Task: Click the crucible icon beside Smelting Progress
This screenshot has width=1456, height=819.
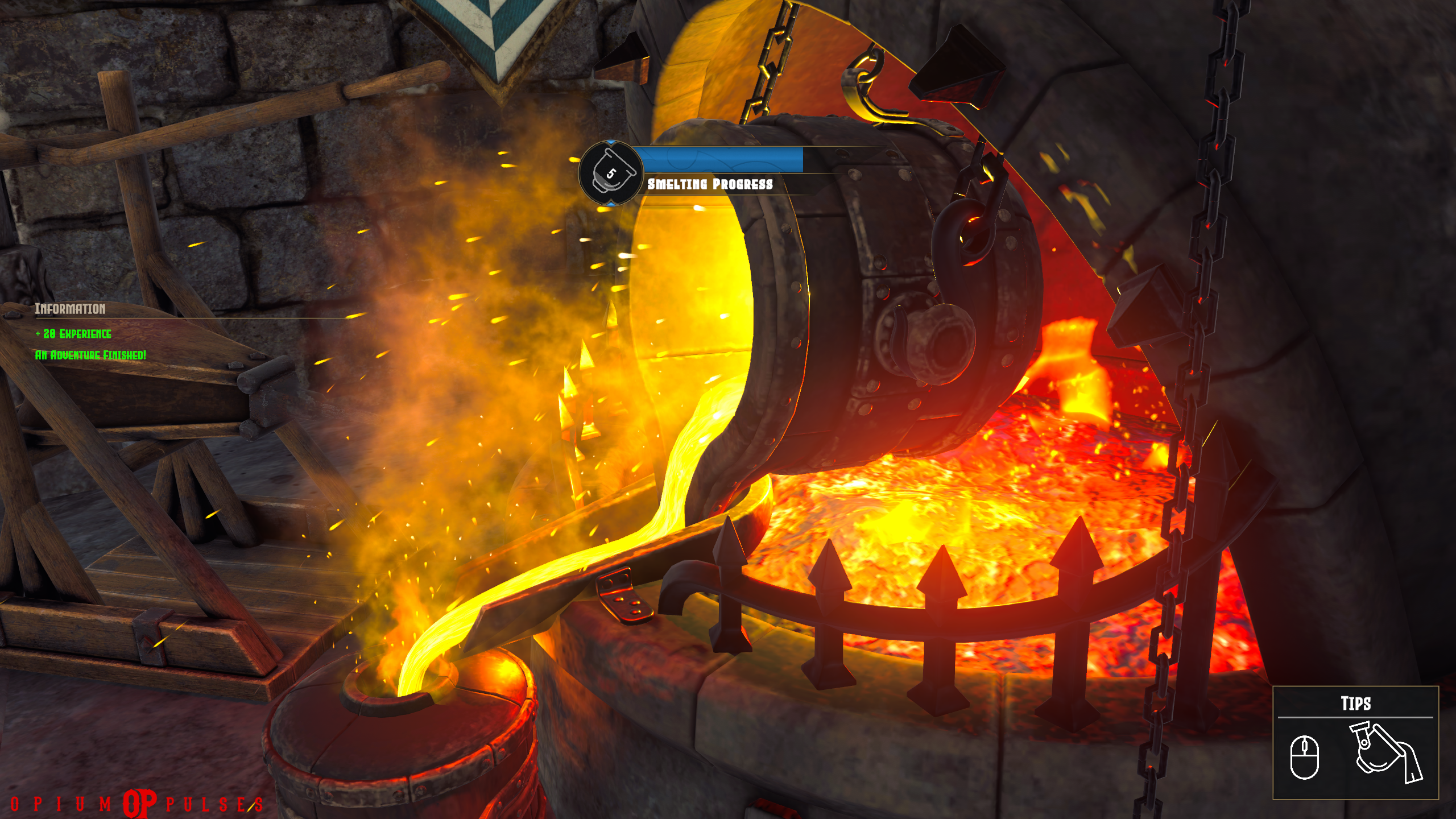Action: [x=610, y=173]
